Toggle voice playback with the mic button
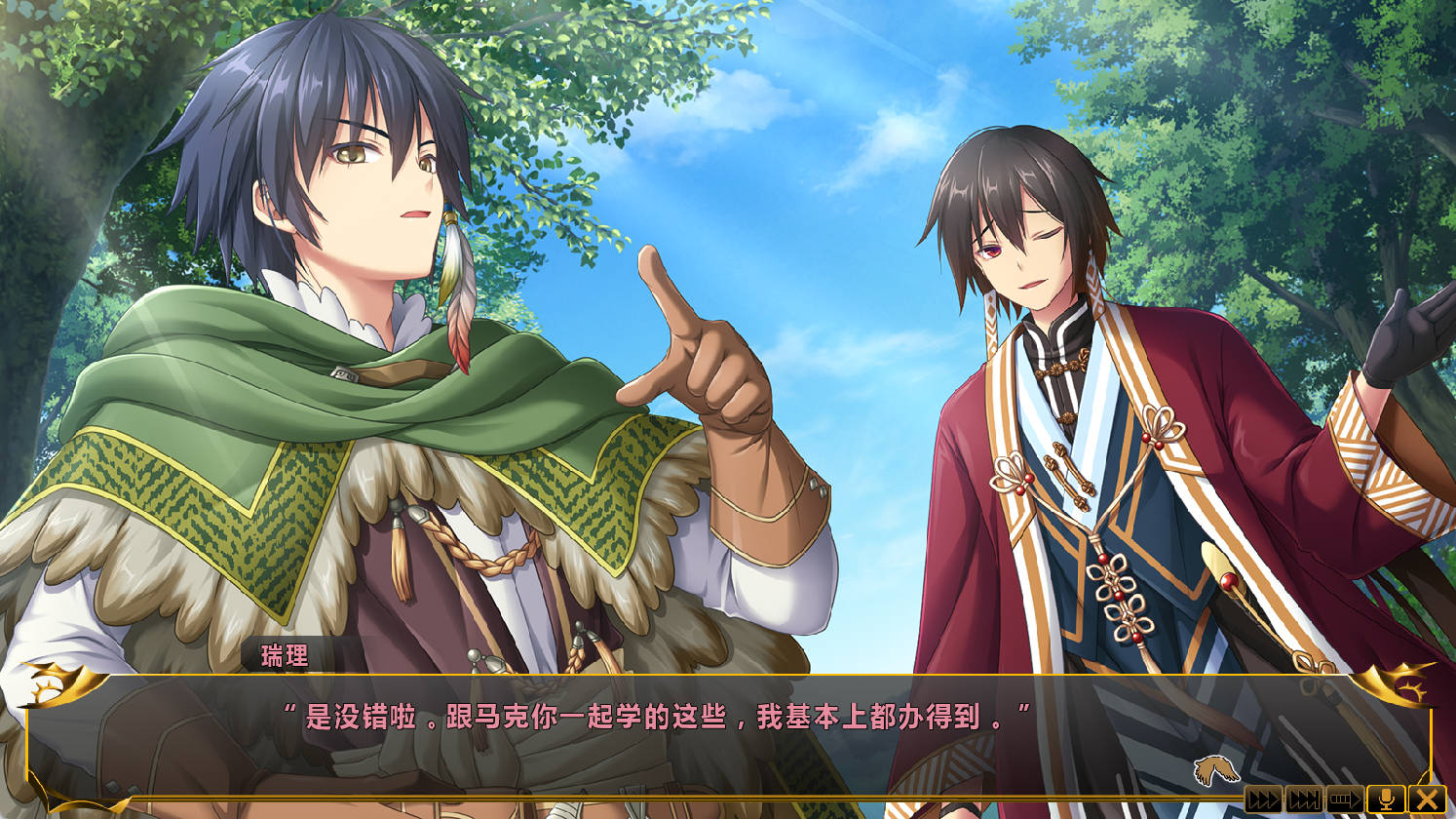 click(1386, 799)
